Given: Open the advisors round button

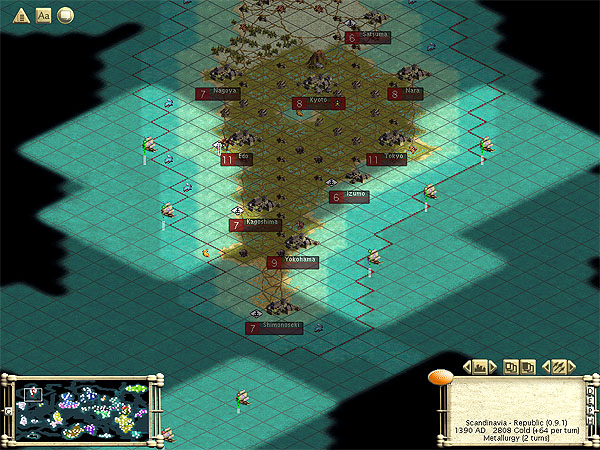Looking at the screenshot, I should [66, 14].
